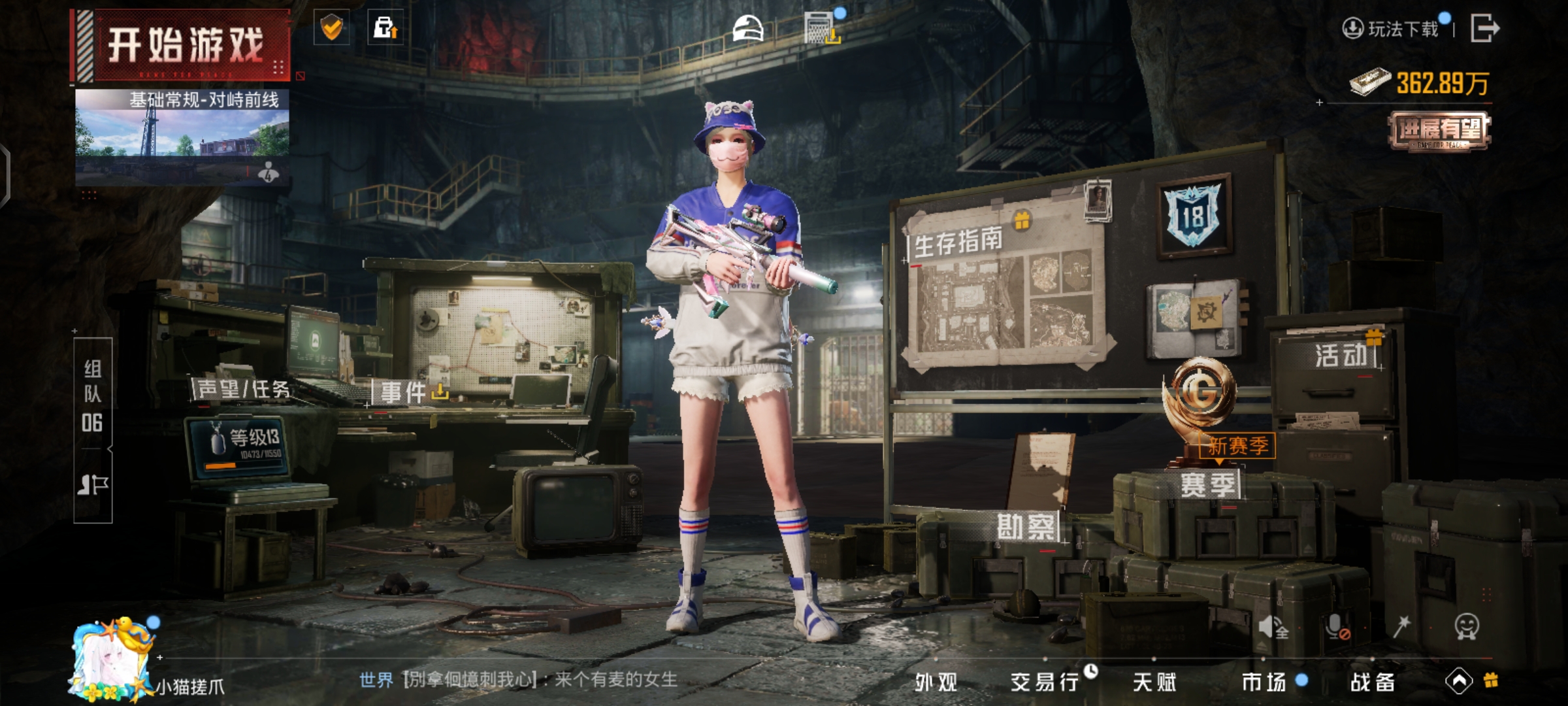Open the 世界 chat message bar
The image size is (1568, 706).
[x=517, y=680]
